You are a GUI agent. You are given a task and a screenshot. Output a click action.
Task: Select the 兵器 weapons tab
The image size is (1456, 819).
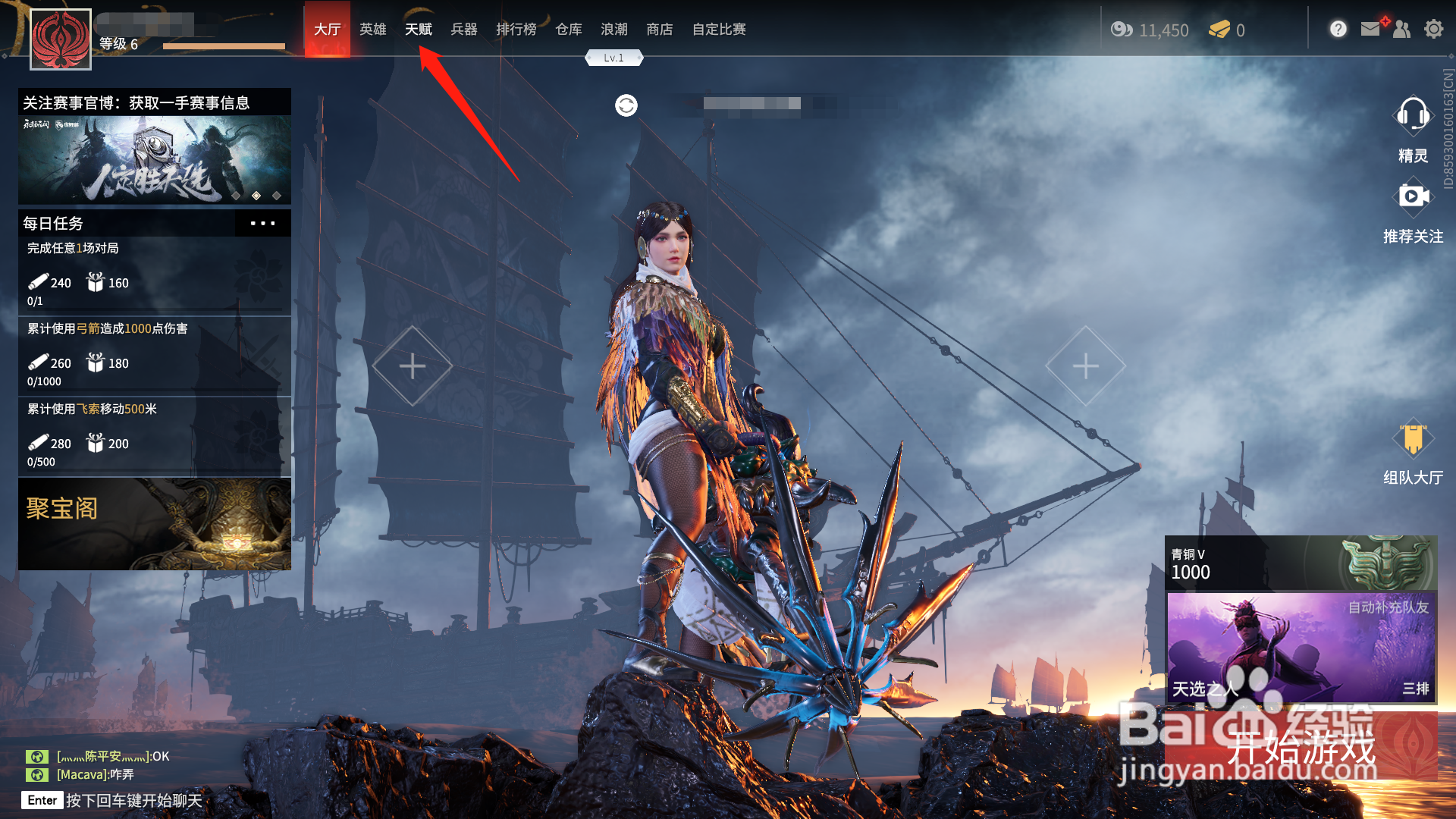(x=463, y=30)
